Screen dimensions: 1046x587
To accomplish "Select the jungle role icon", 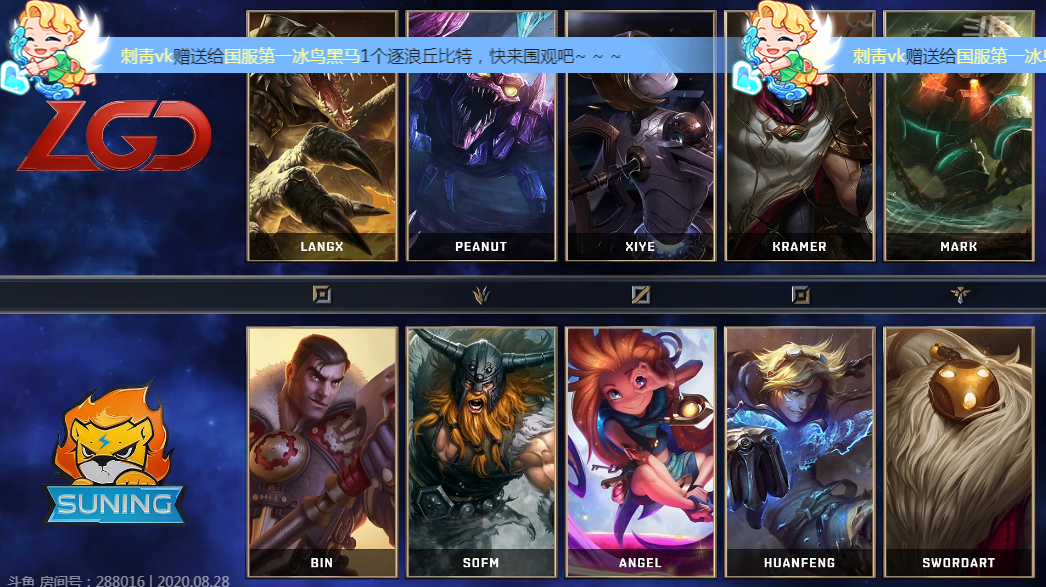I will pos(481,294).
